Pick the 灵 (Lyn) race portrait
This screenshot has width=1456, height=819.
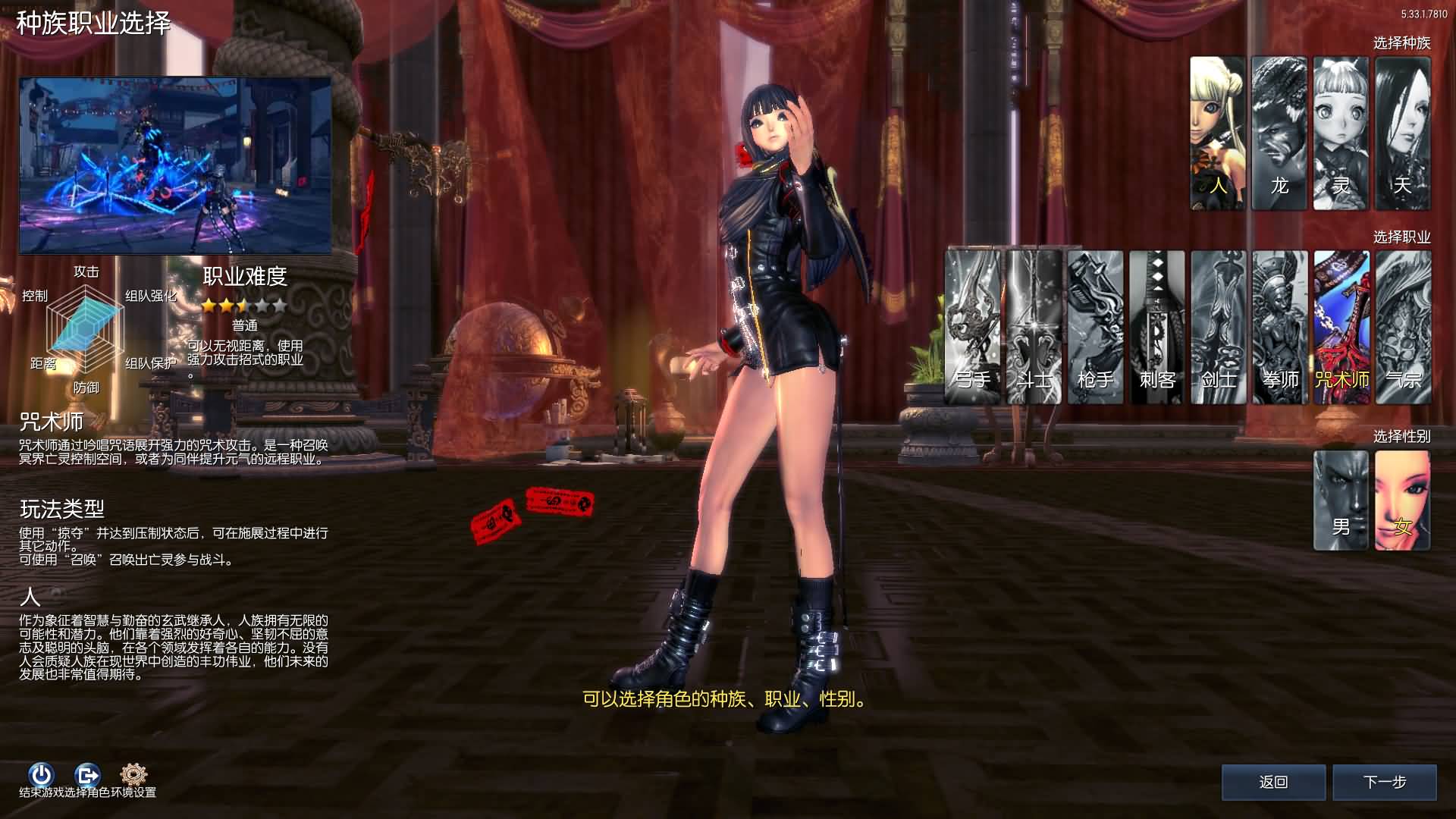tap(1341, 133)
